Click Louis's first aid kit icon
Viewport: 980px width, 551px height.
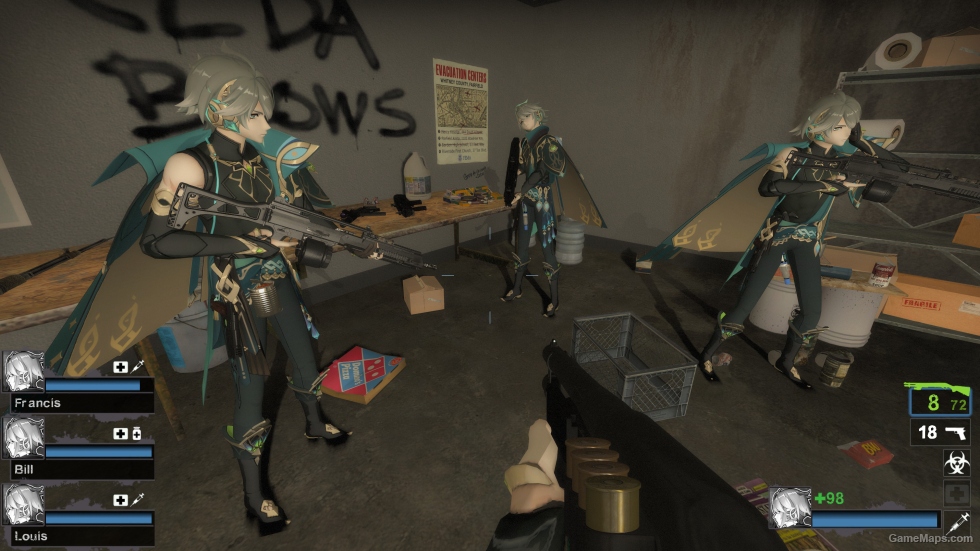tap(121, 500)
